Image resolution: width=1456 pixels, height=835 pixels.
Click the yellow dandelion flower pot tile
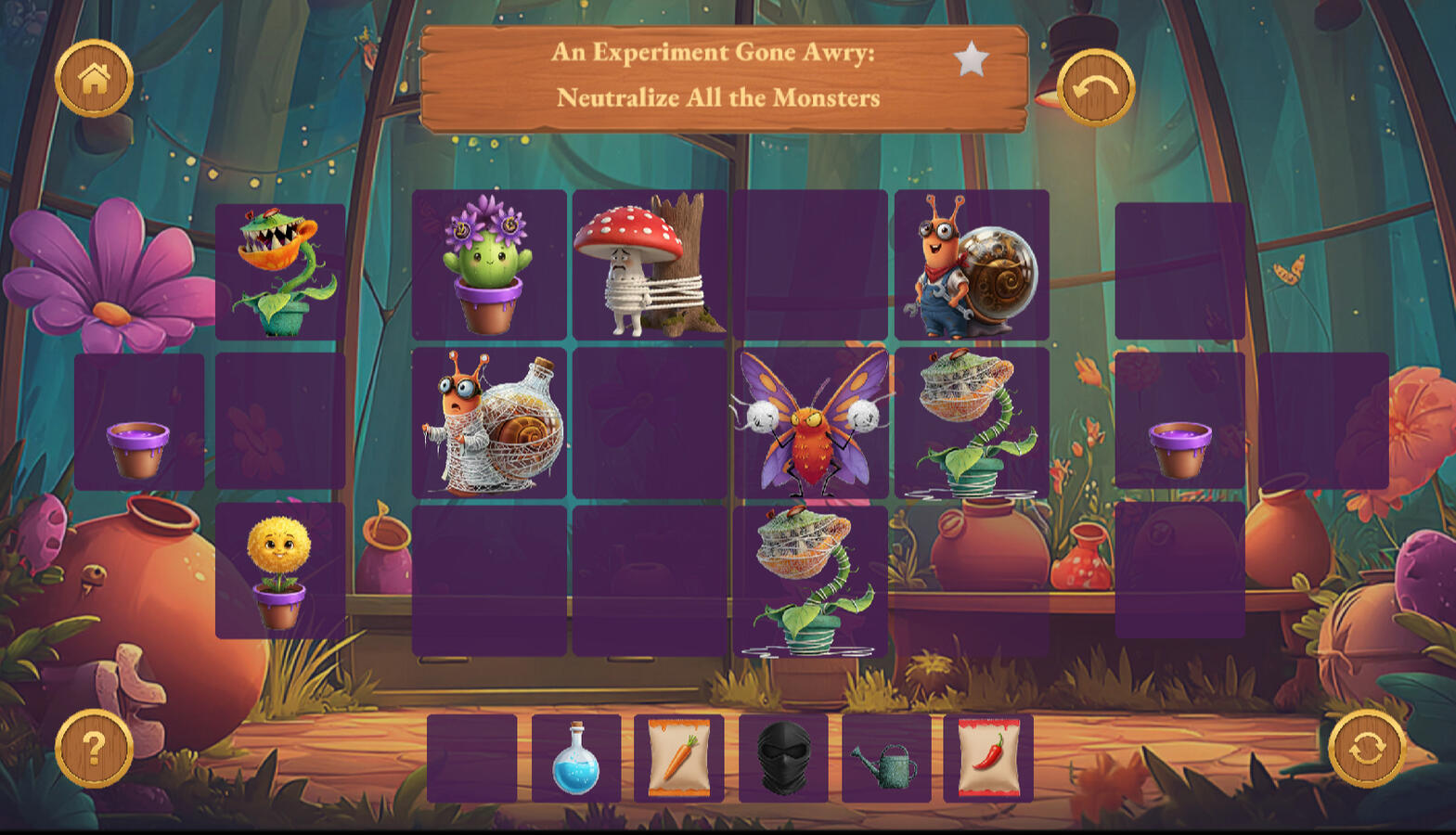point(279,571)
